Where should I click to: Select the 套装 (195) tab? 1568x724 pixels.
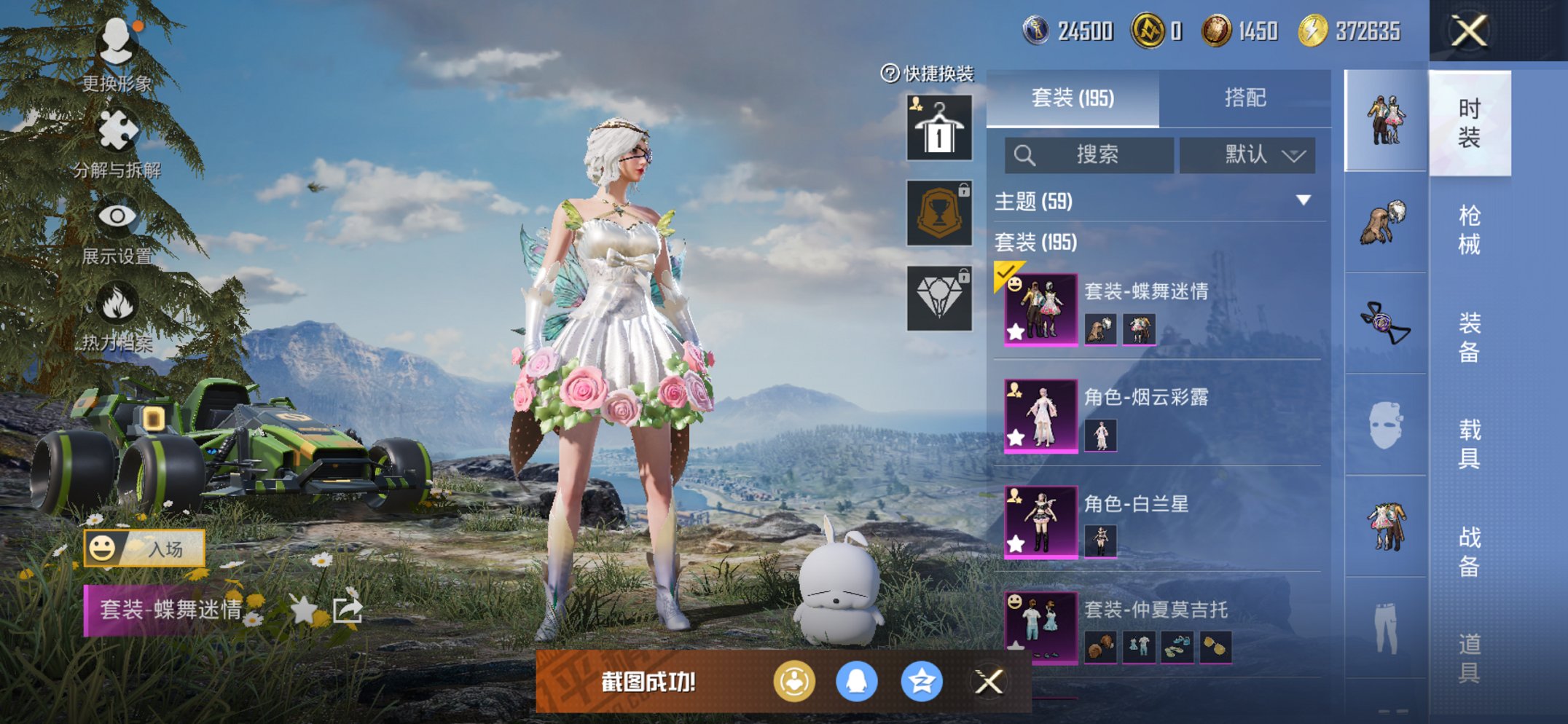click(1073, 98)
